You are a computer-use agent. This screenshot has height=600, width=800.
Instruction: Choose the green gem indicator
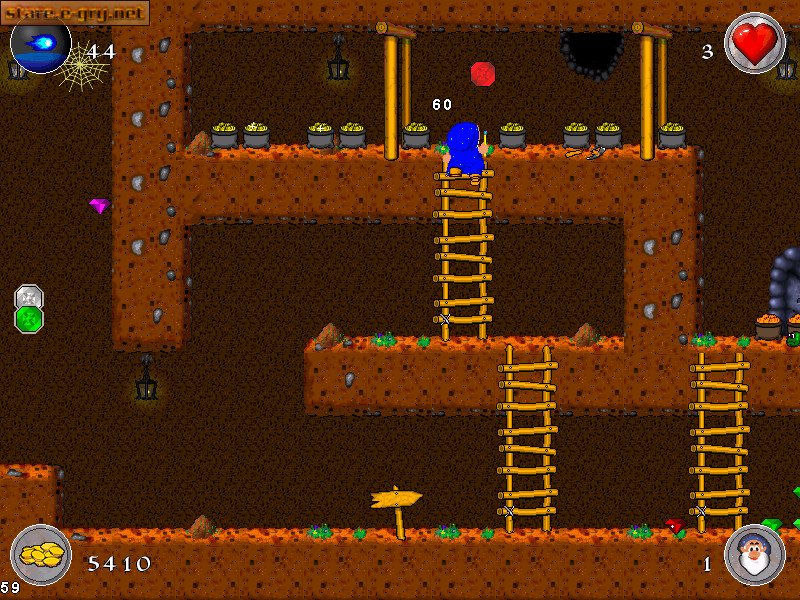29,319
